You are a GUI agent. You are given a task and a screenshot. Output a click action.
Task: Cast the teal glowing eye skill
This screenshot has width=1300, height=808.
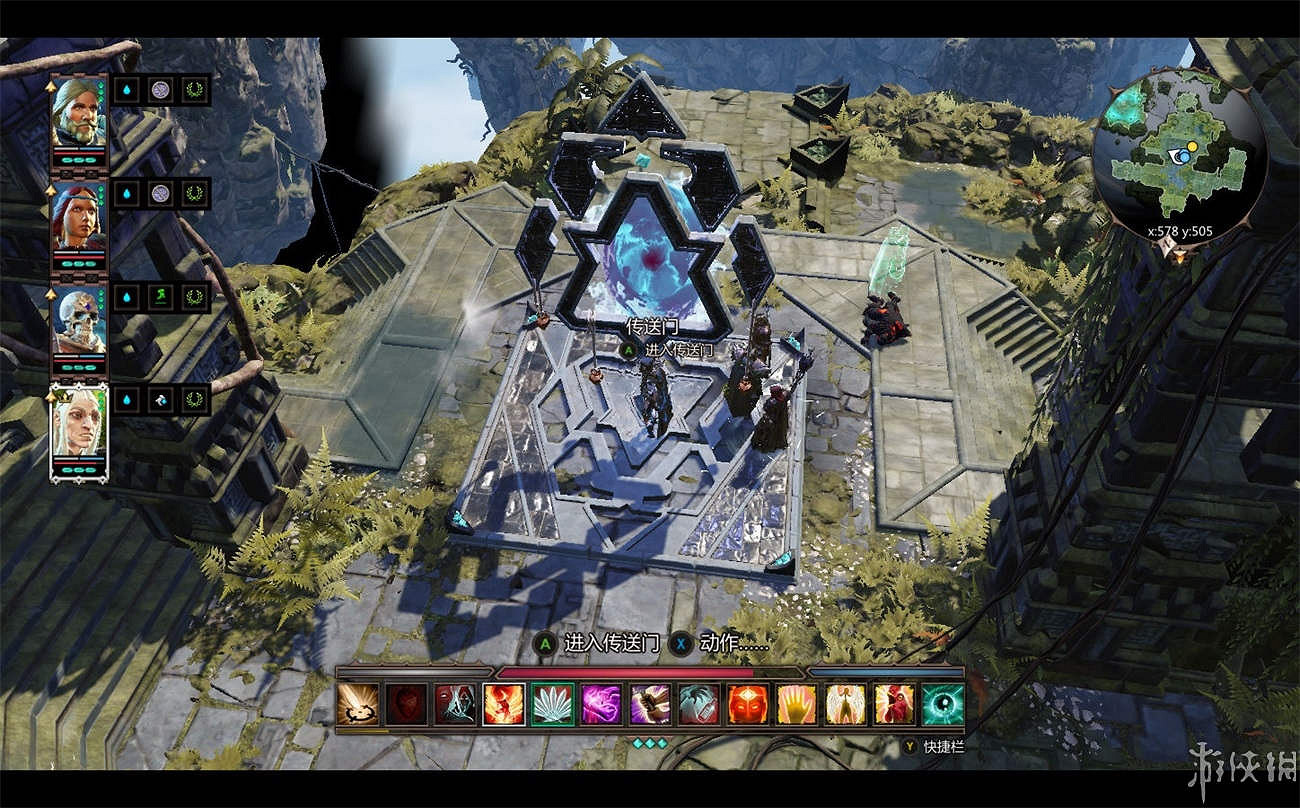point(943,704)
